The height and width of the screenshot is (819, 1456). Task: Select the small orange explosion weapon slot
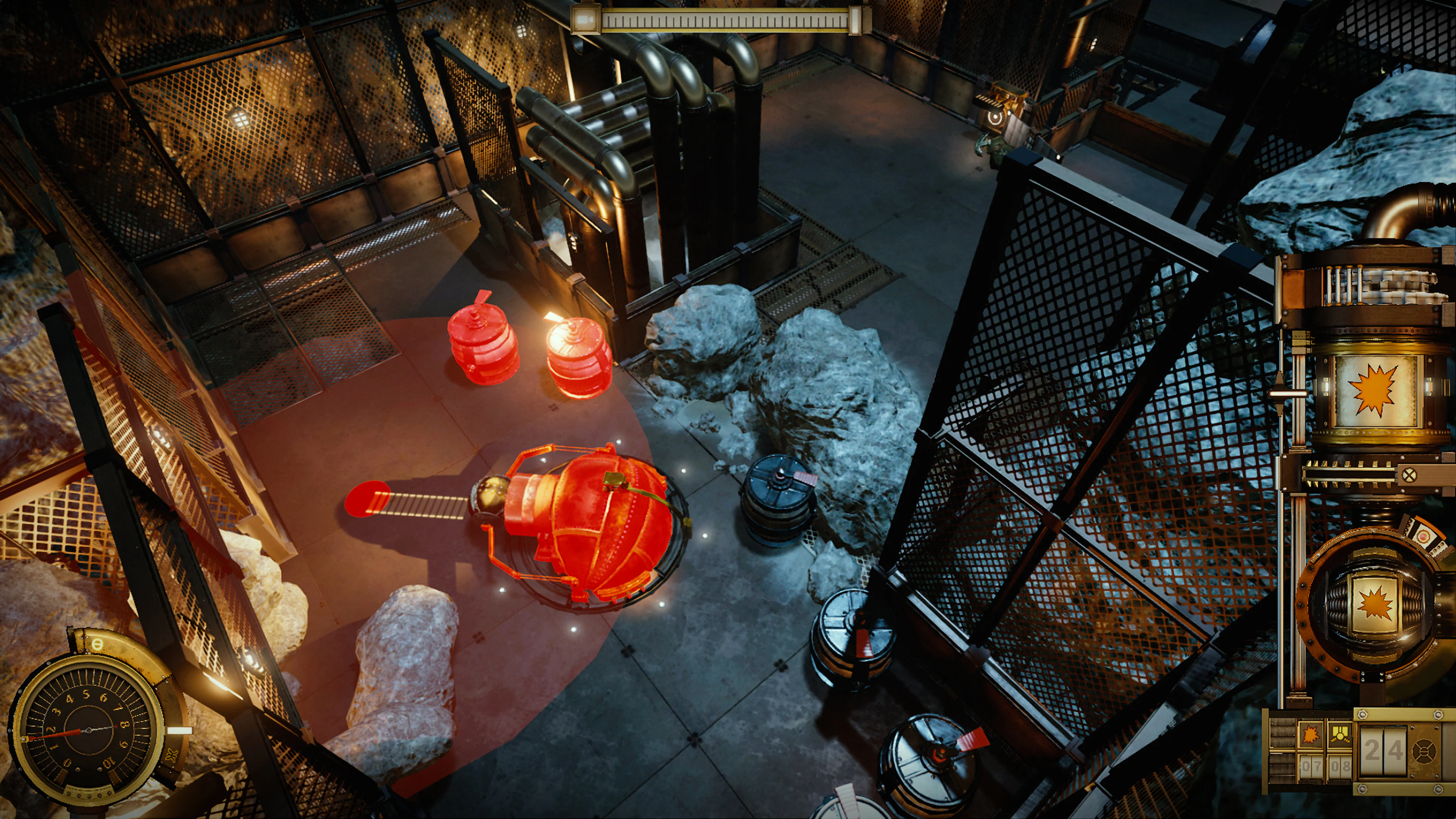pos(1310,735)
